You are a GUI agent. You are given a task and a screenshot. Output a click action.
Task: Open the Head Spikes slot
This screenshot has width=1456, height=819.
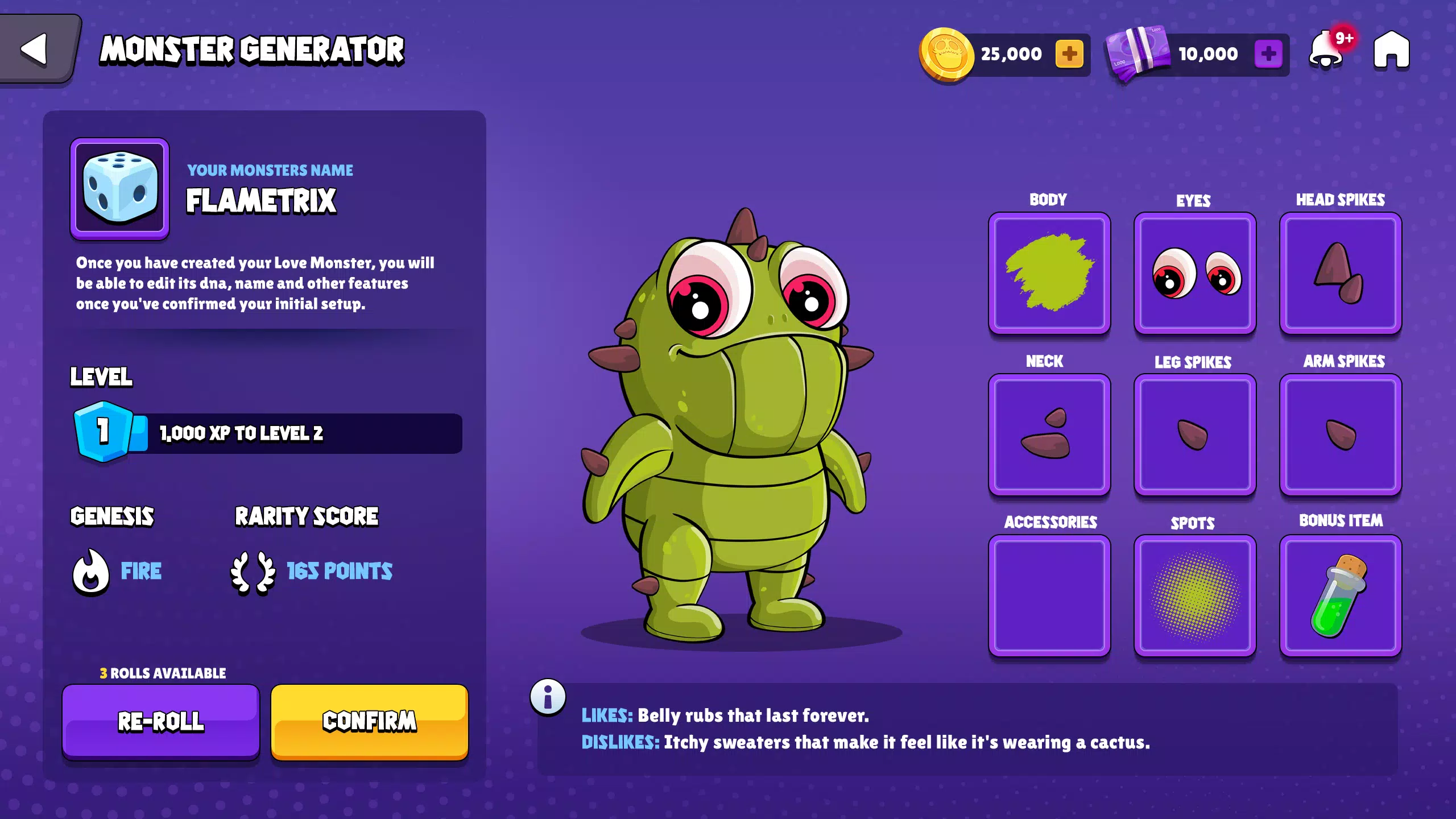pyautogui.click(x=1341, y=273)
